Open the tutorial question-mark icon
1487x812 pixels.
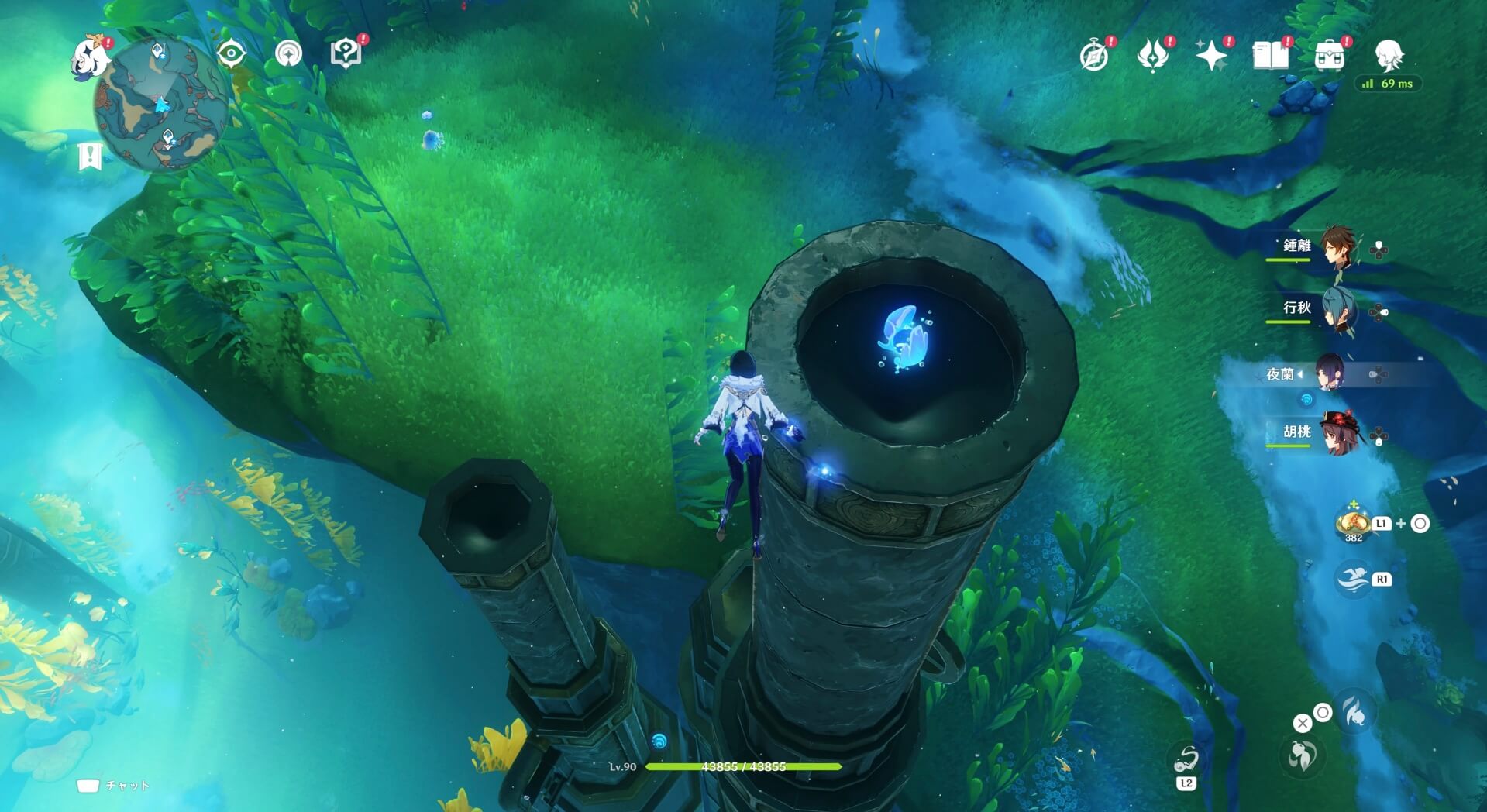[346, 53]
